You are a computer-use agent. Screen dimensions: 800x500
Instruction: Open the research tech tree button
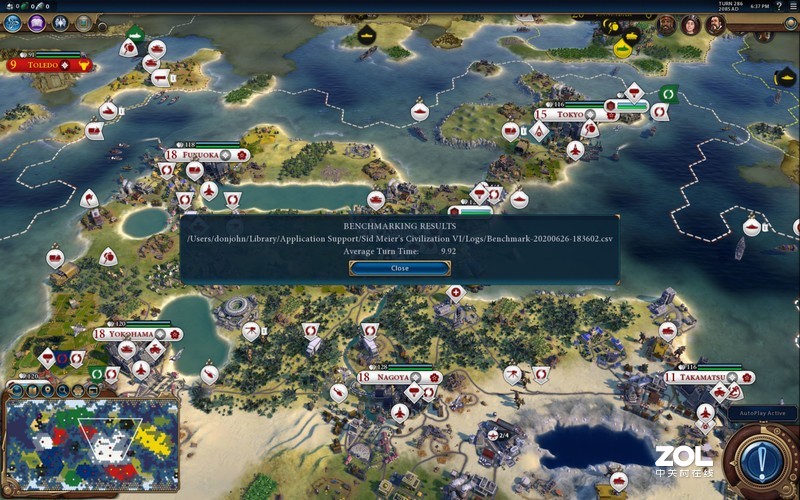click(13, 24)
